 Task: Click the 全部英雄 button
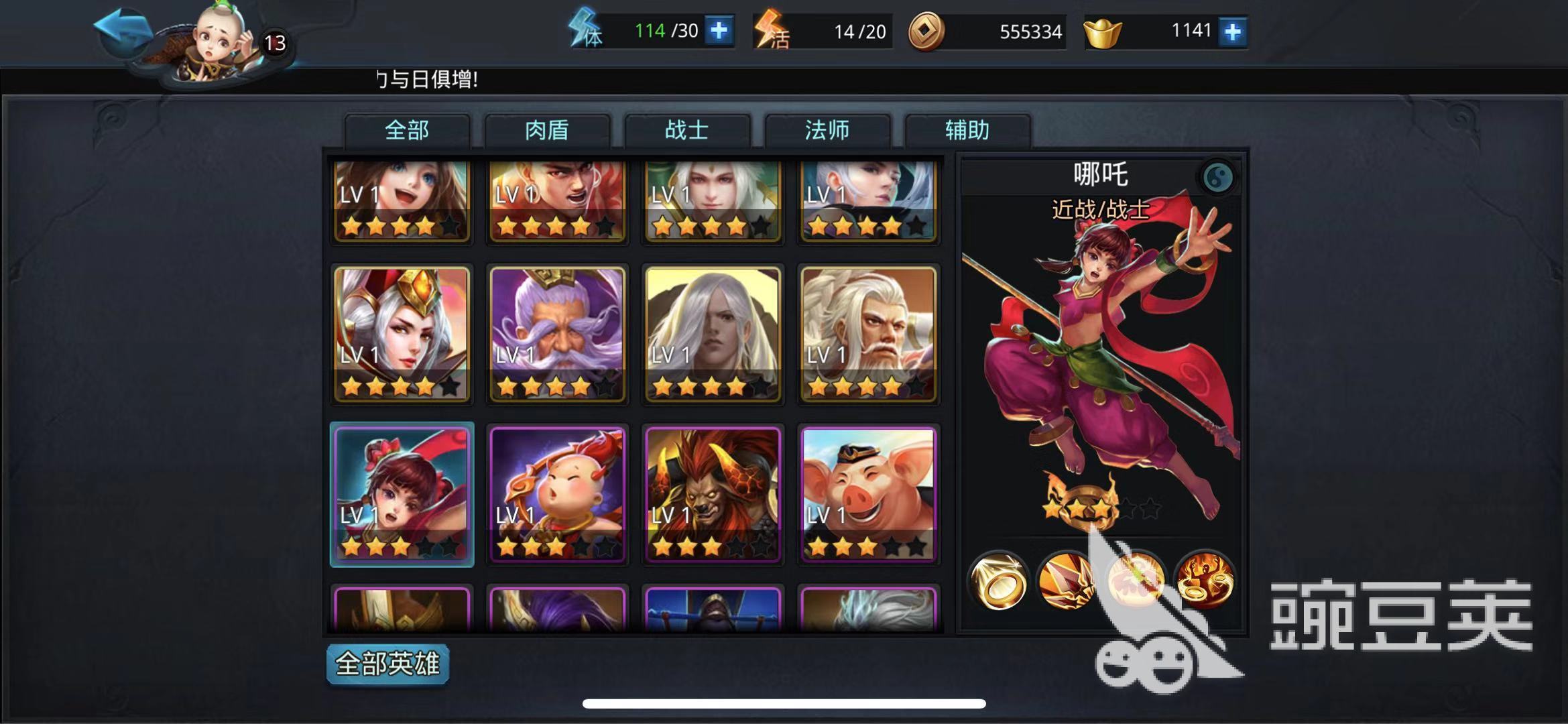click(x=387, y=664)
